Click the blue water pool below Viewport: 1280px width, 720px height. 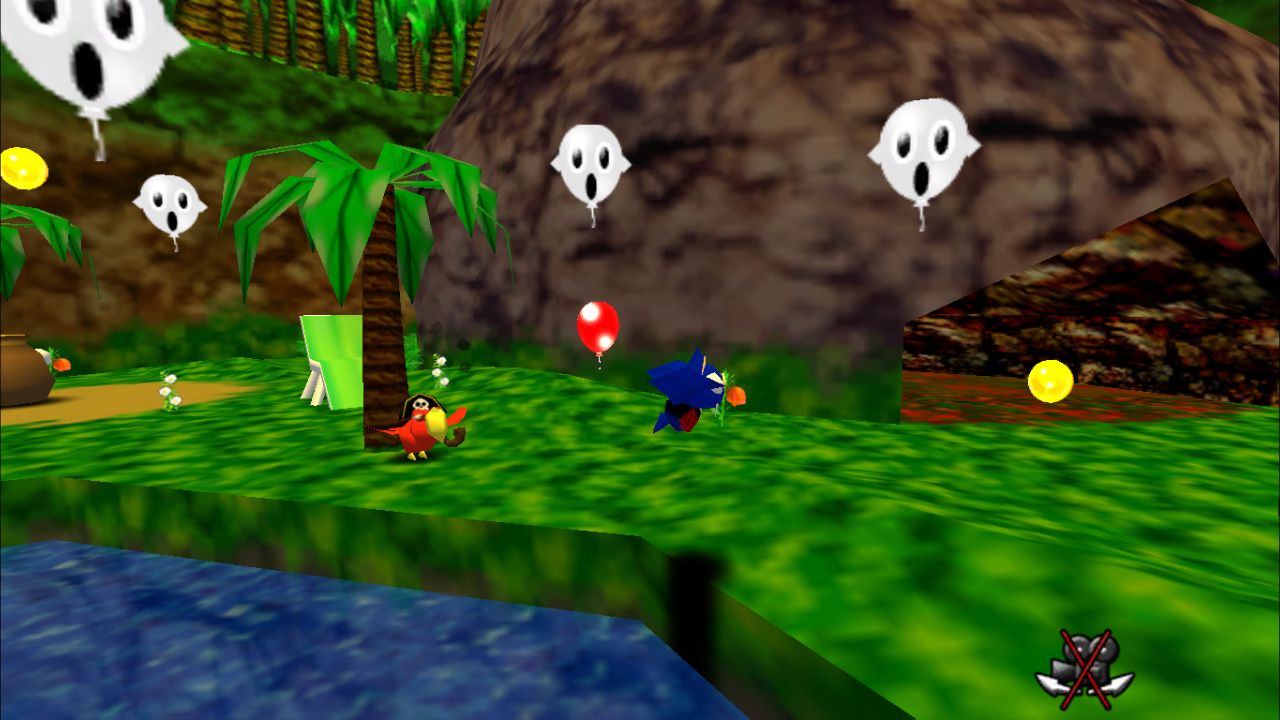click(150, 640)
